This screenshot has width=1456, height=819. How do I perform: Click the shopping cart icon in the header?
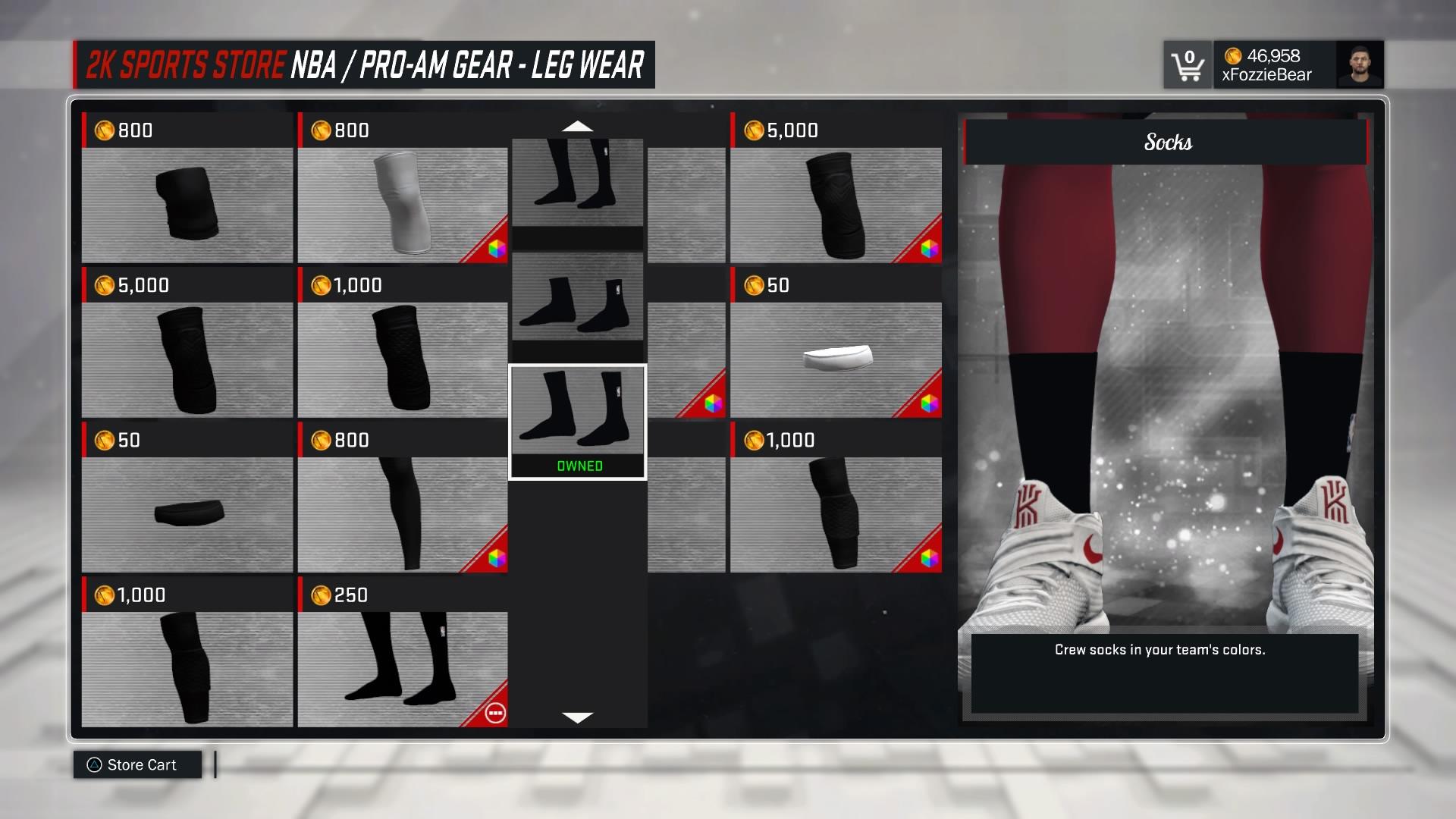(1188, 65)
